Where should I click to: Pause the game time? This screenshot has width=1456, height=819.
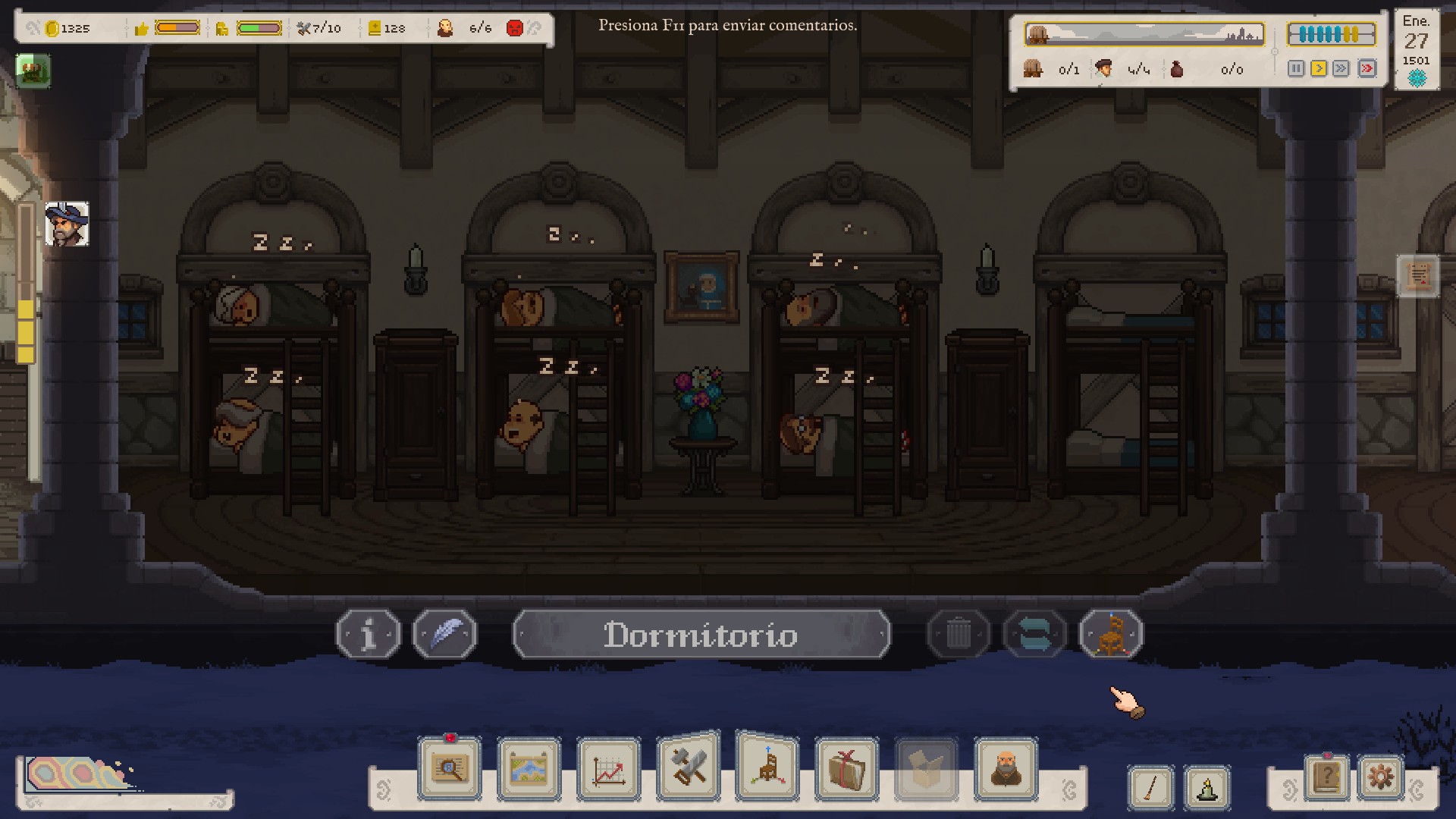[x=1296, y=69]
